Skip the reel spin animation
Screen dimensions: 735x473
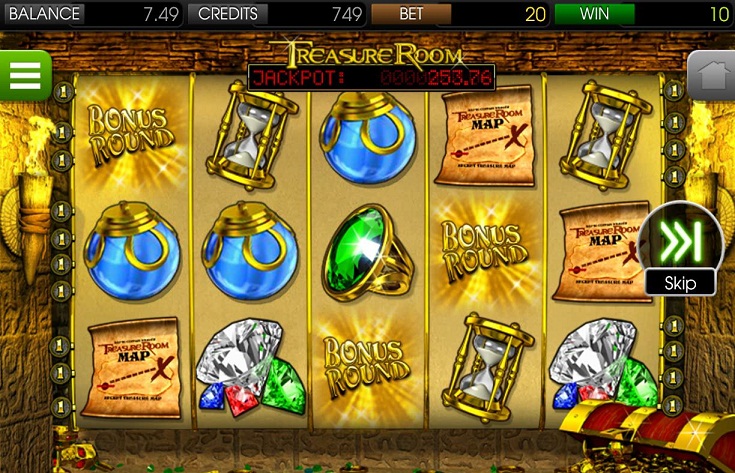(x=680, y=248)
